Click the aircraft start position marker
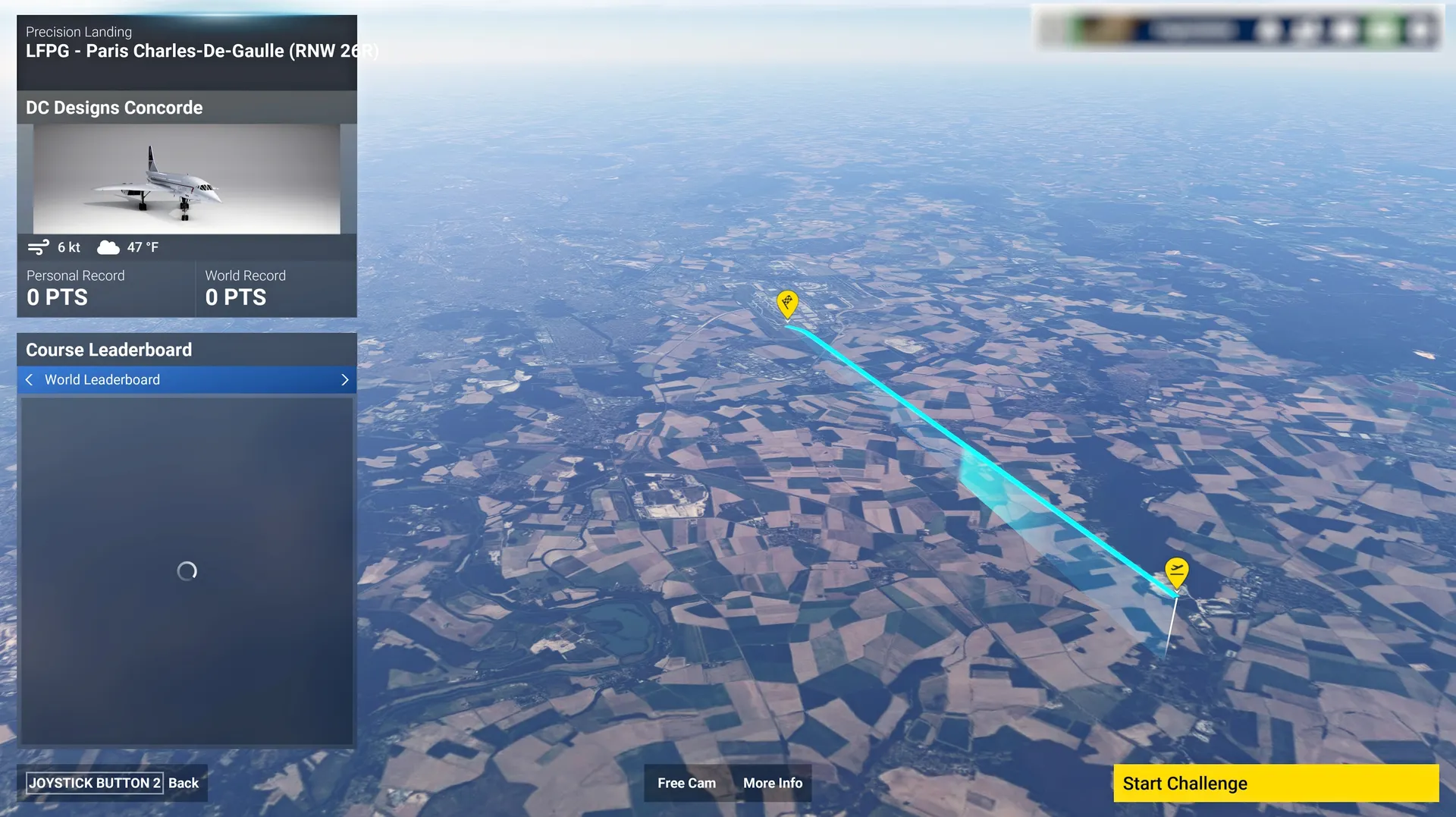The image size is (1456, 817). [1176, 571]
